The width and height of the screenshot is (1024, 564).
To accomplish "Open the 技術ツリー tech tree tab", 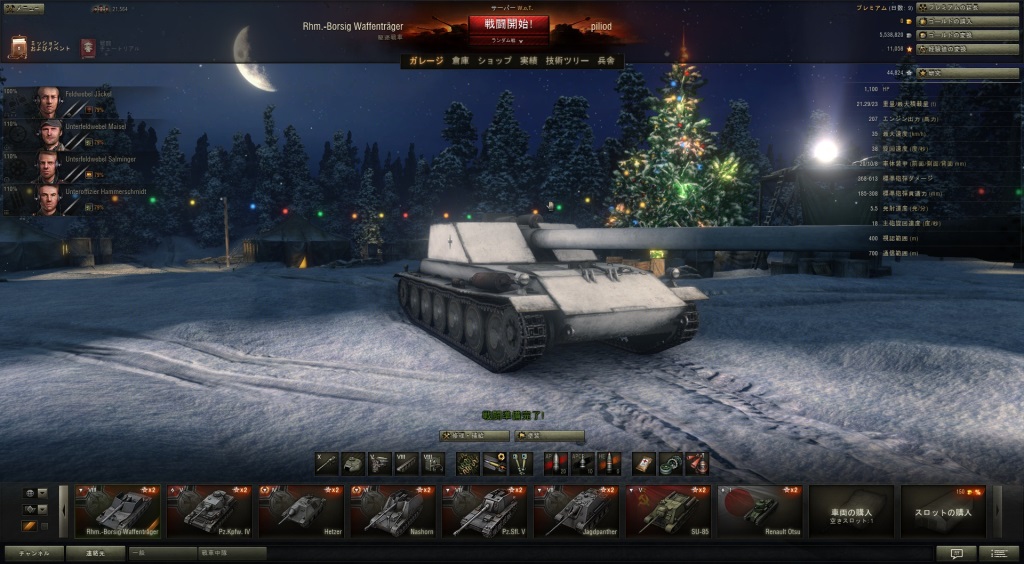I will click(568, 61).
